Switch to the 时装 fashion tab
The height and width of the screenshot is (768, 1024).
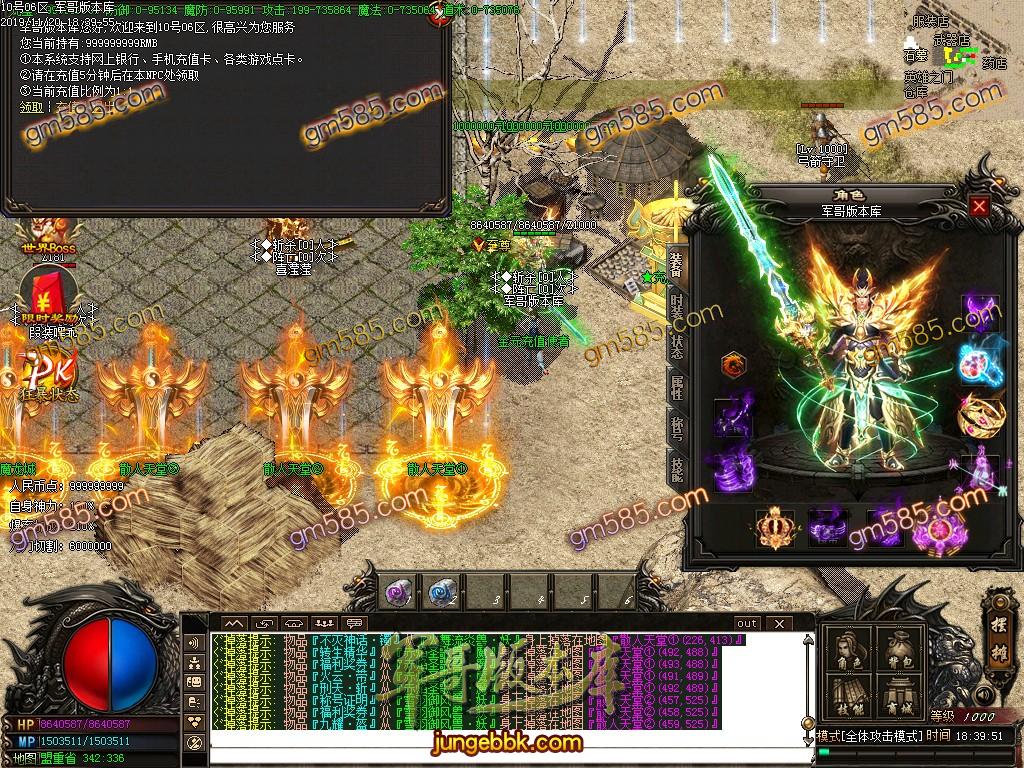[x=677, y=305]
